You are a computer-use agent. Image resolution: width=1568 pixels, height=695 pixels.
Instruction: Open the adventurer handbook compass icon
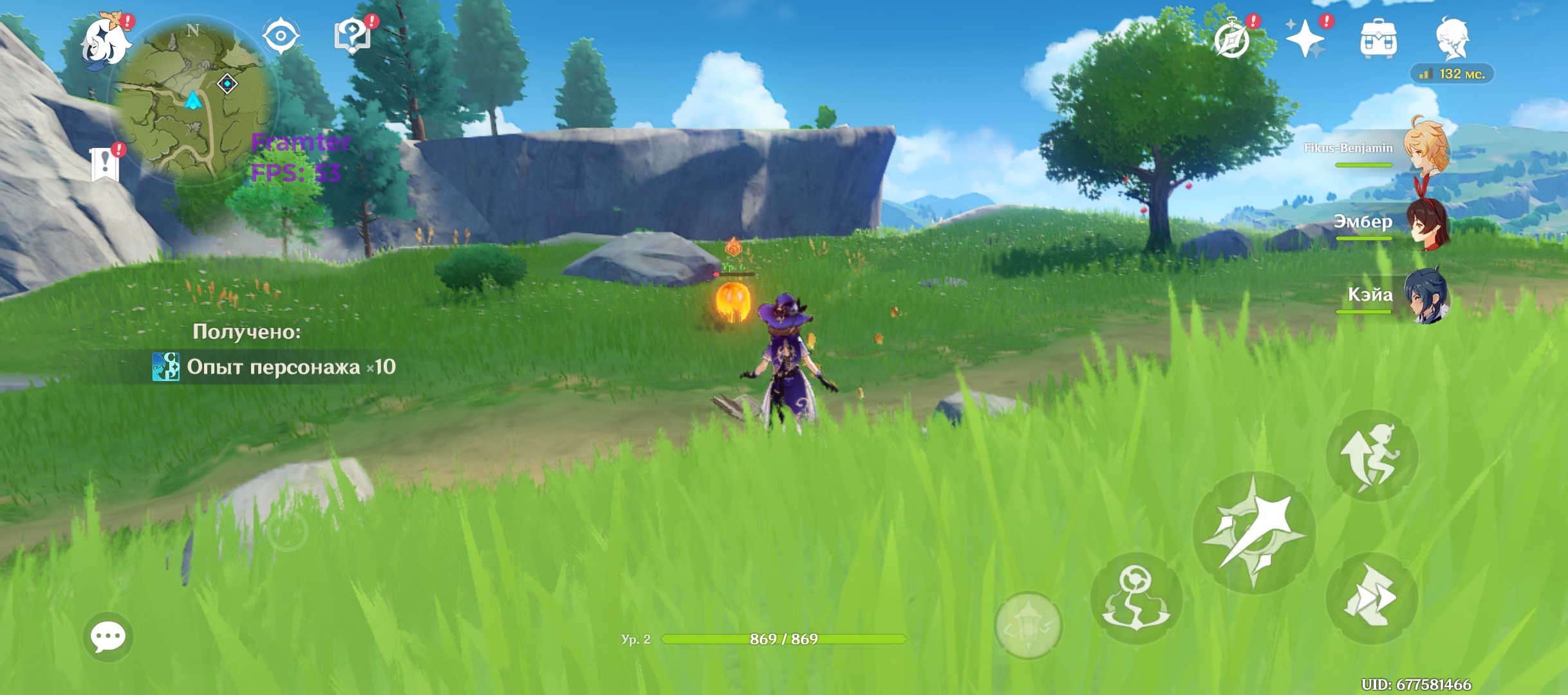1232,39
